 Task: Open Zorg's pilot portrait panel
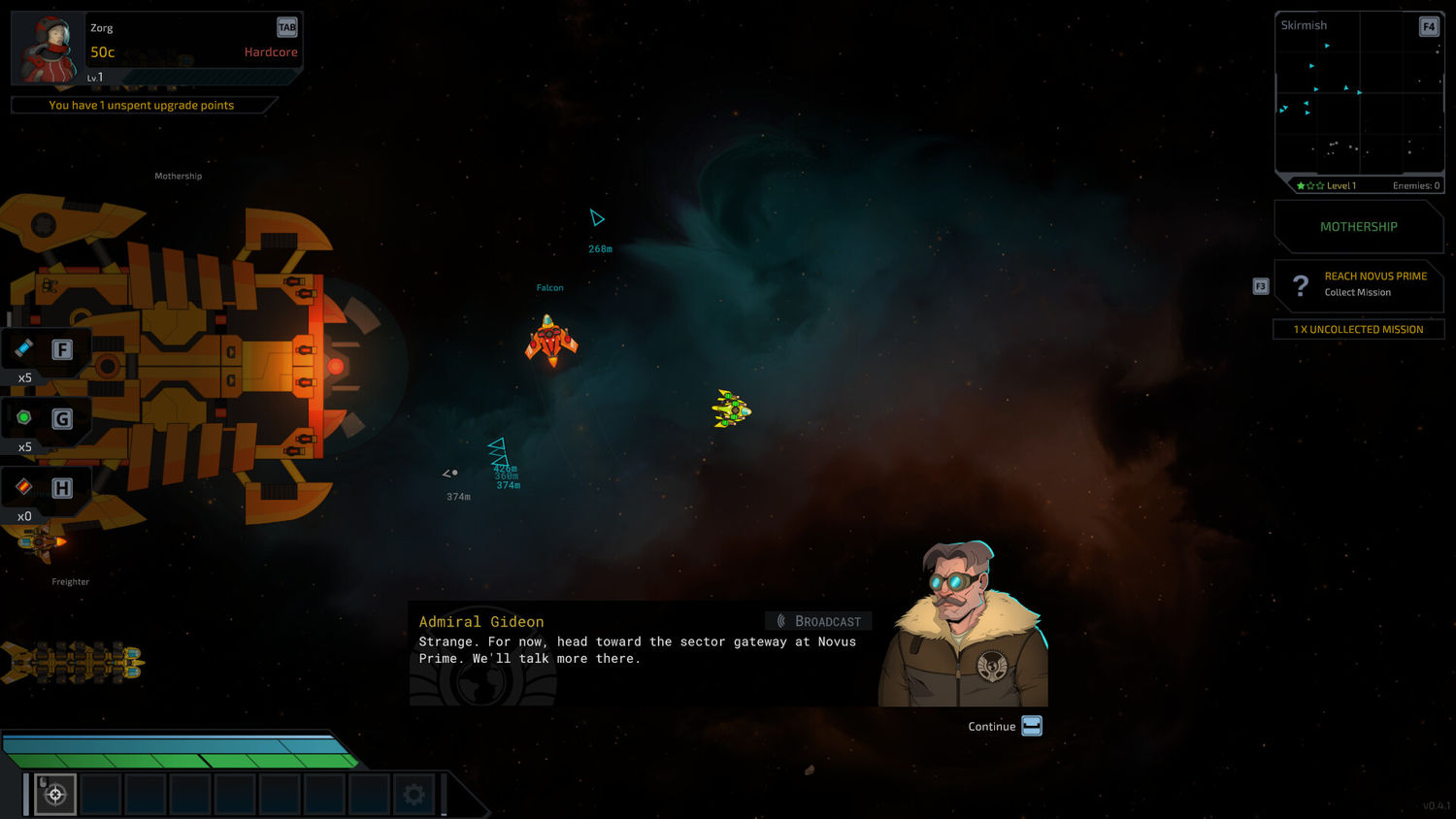(49, 48)
